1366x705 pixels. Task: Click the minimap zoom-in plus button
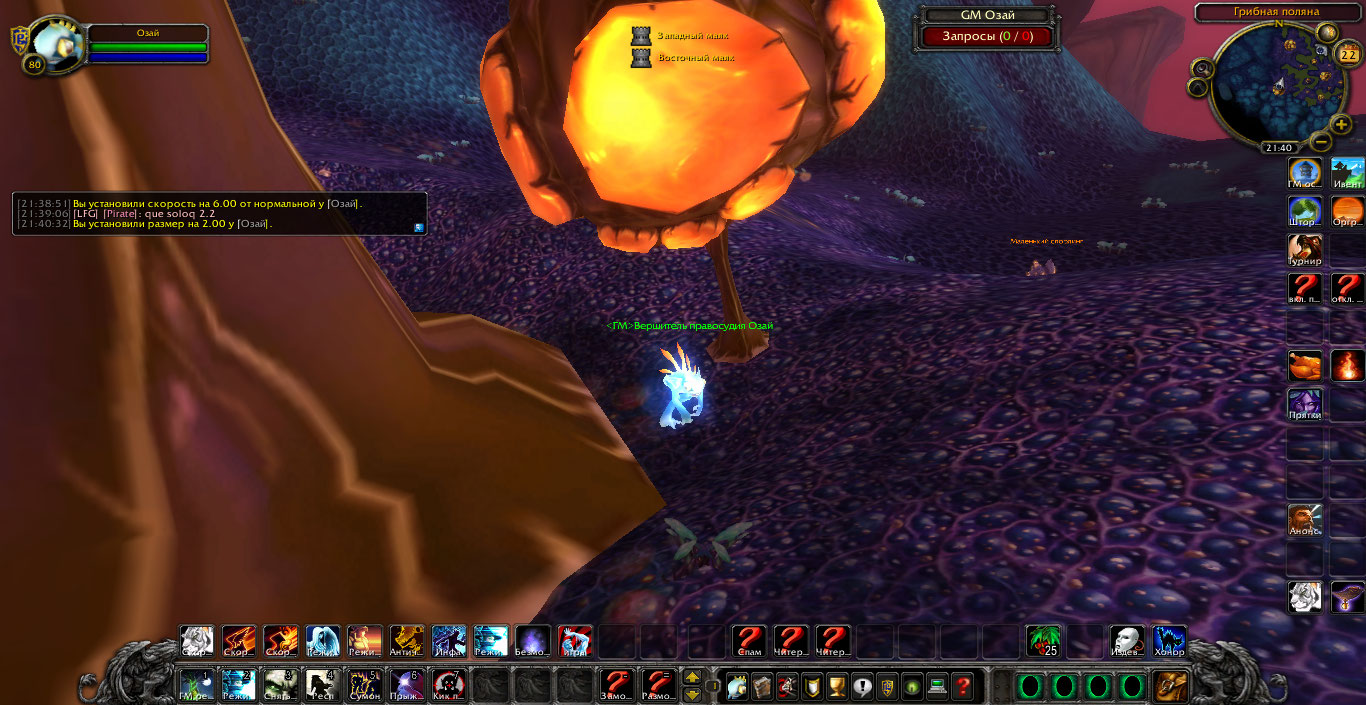click(1342, 125)
